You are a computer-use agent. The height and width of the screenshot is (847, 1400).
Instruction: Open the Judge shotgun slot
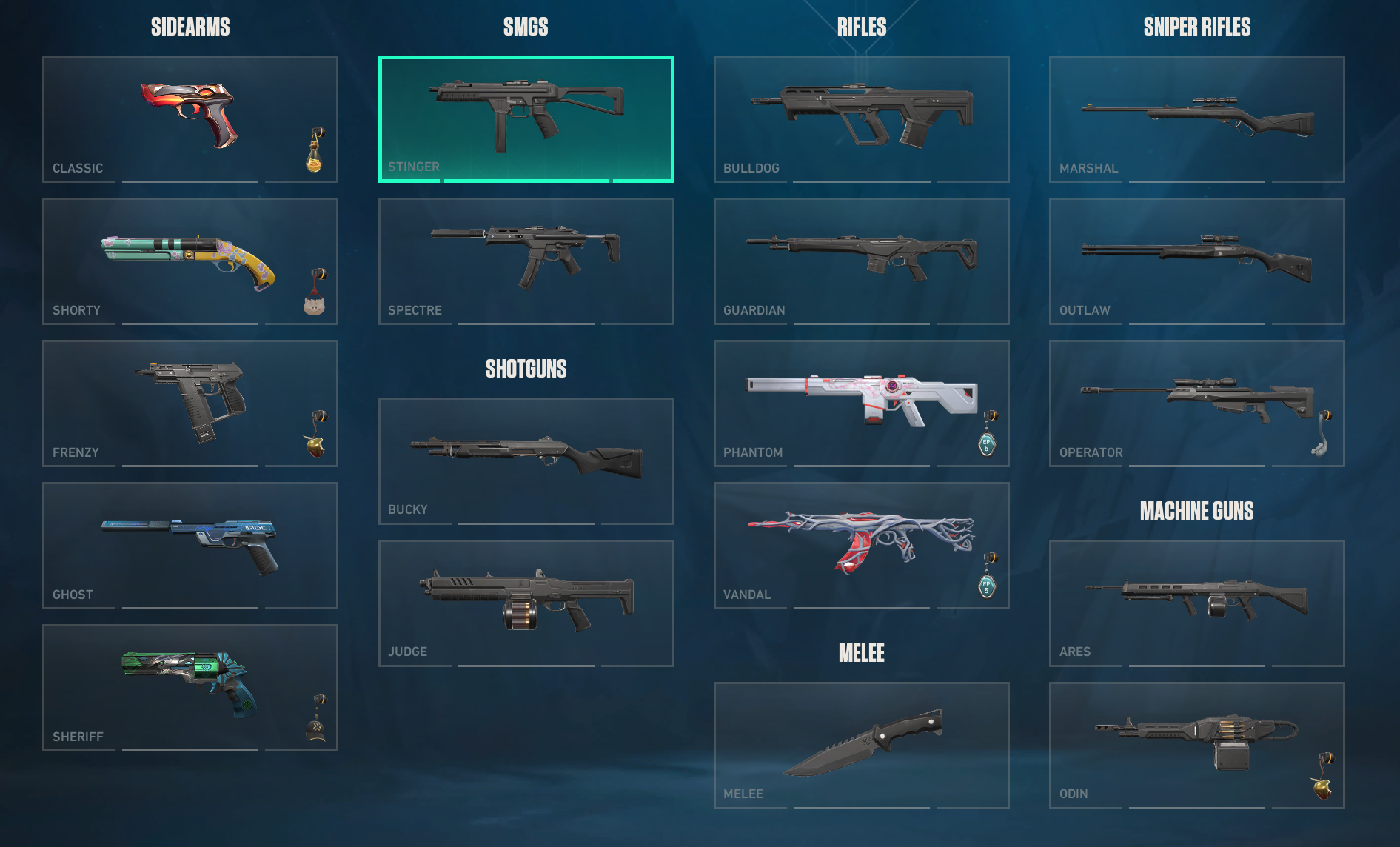point(526,603)
